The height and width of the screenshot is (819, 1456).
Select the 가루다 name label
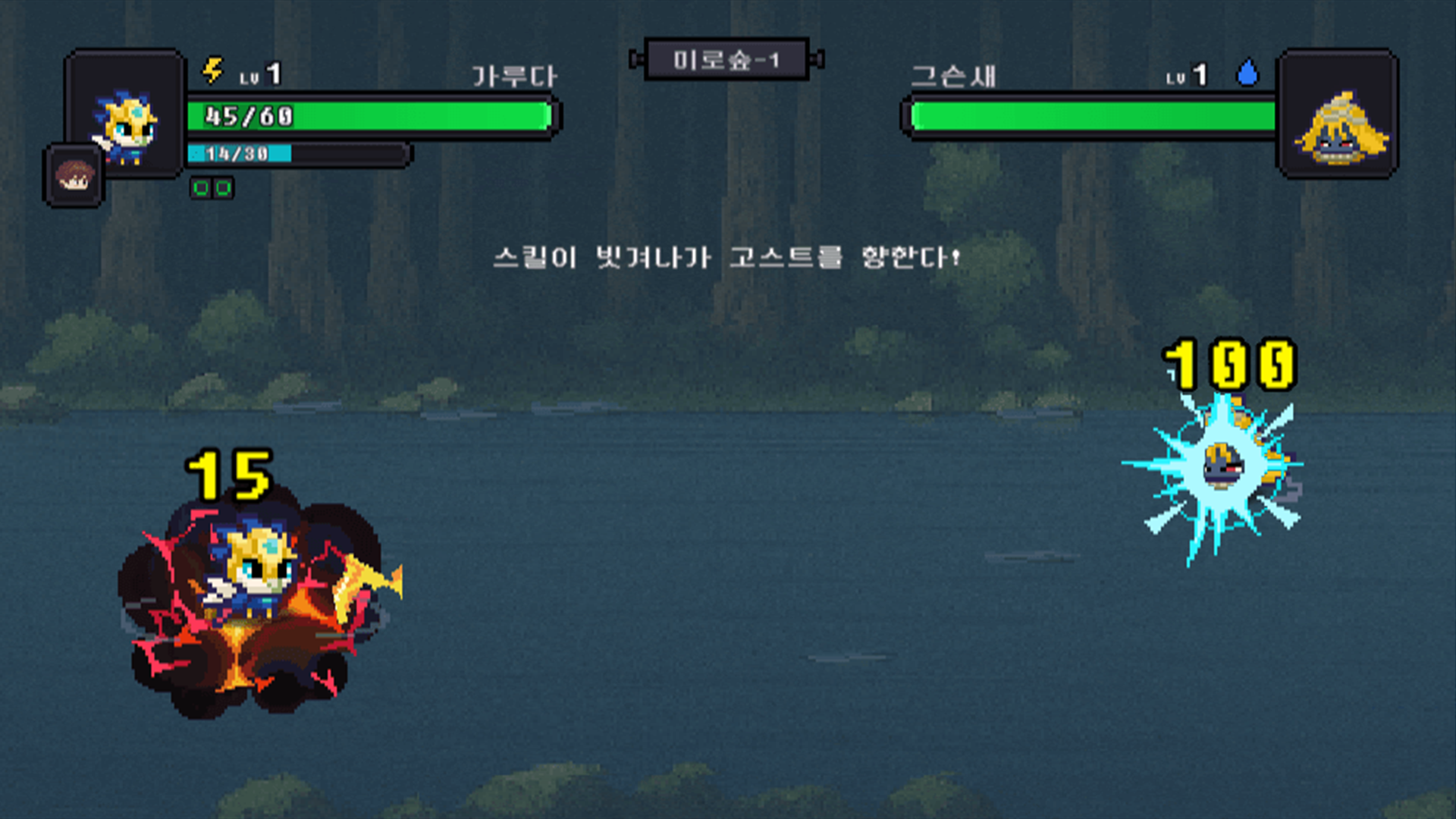click(515, 74)
